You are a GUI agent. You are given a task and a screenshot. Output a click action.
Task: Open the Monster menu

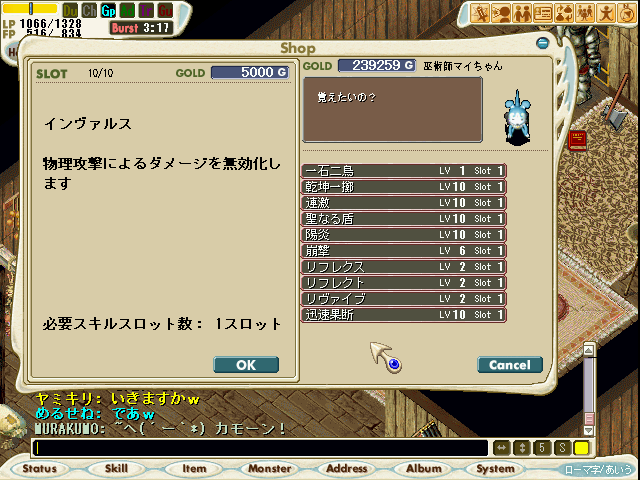click(x=270, y=468)
